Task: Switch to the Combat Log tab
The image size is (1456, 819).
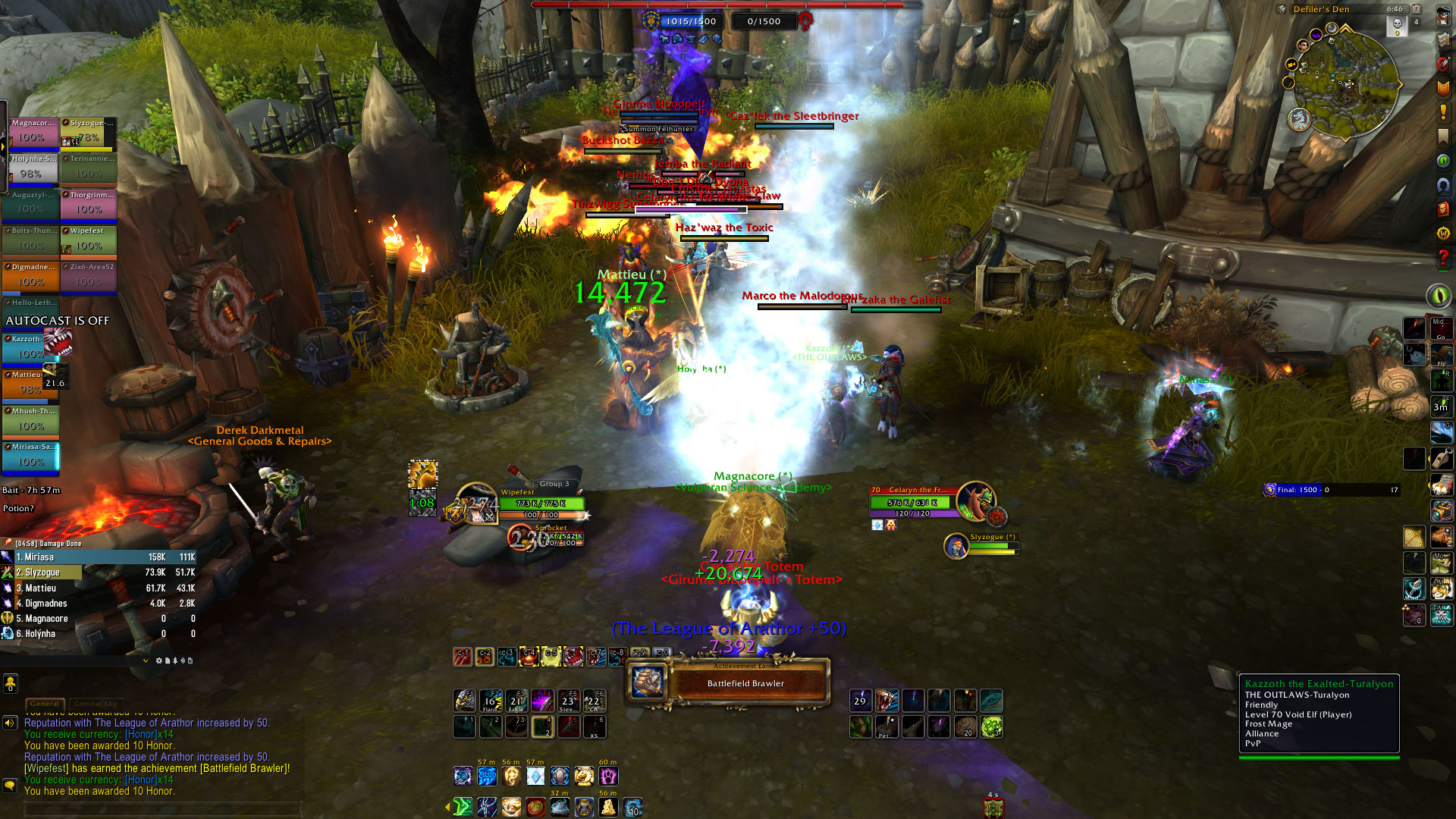Action: 96,704
